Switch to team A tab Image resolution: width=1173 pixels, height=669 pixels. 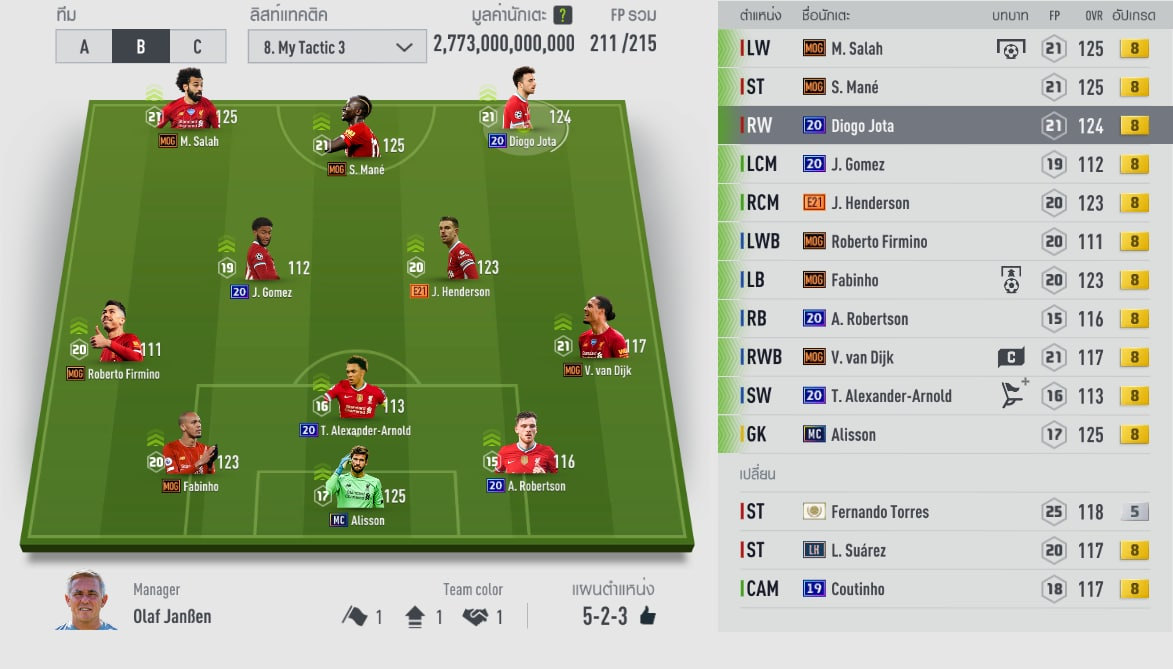point(84,47)
